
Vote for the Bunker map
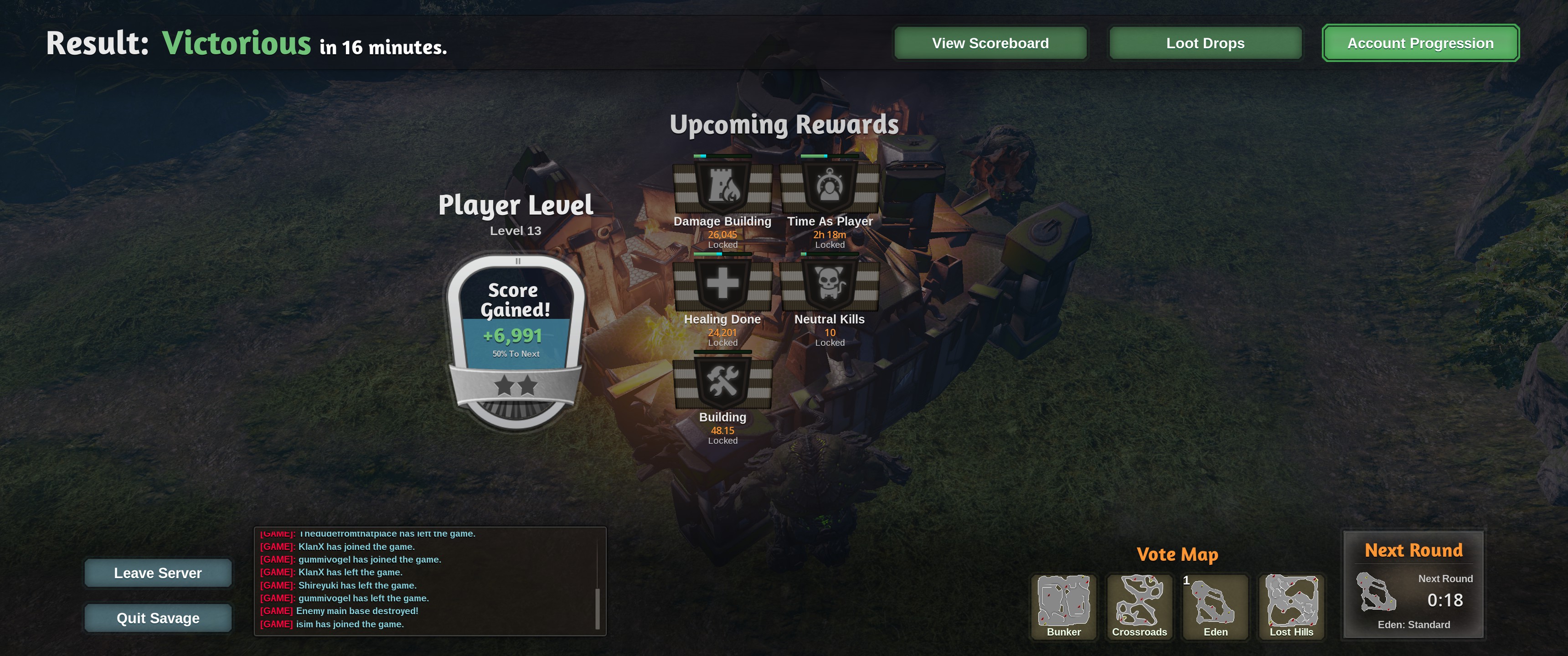point(1063,605)
